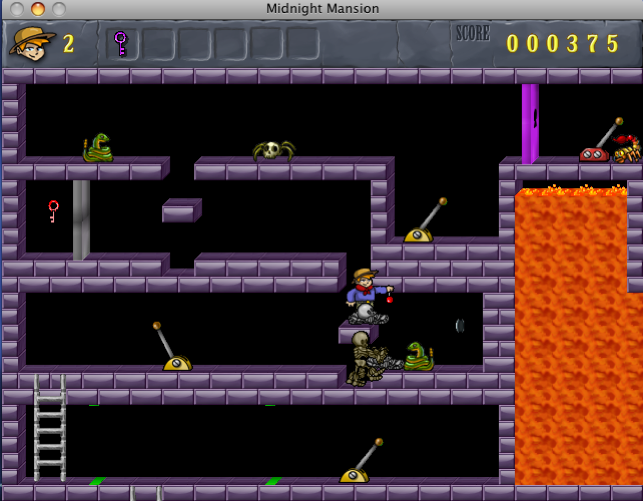The width and height of the screenshot is (643, 501).
Task: Select the purple key inventory slot
Action: [x=121, y=43]
